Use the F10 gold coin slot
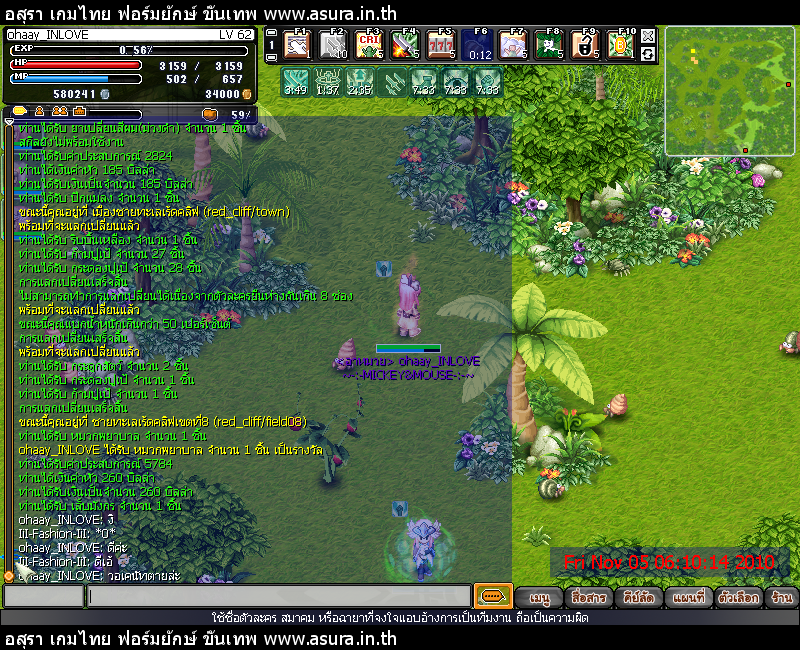Image resolution: width=800 pixels, height=650 pixels. click(620, 46)
